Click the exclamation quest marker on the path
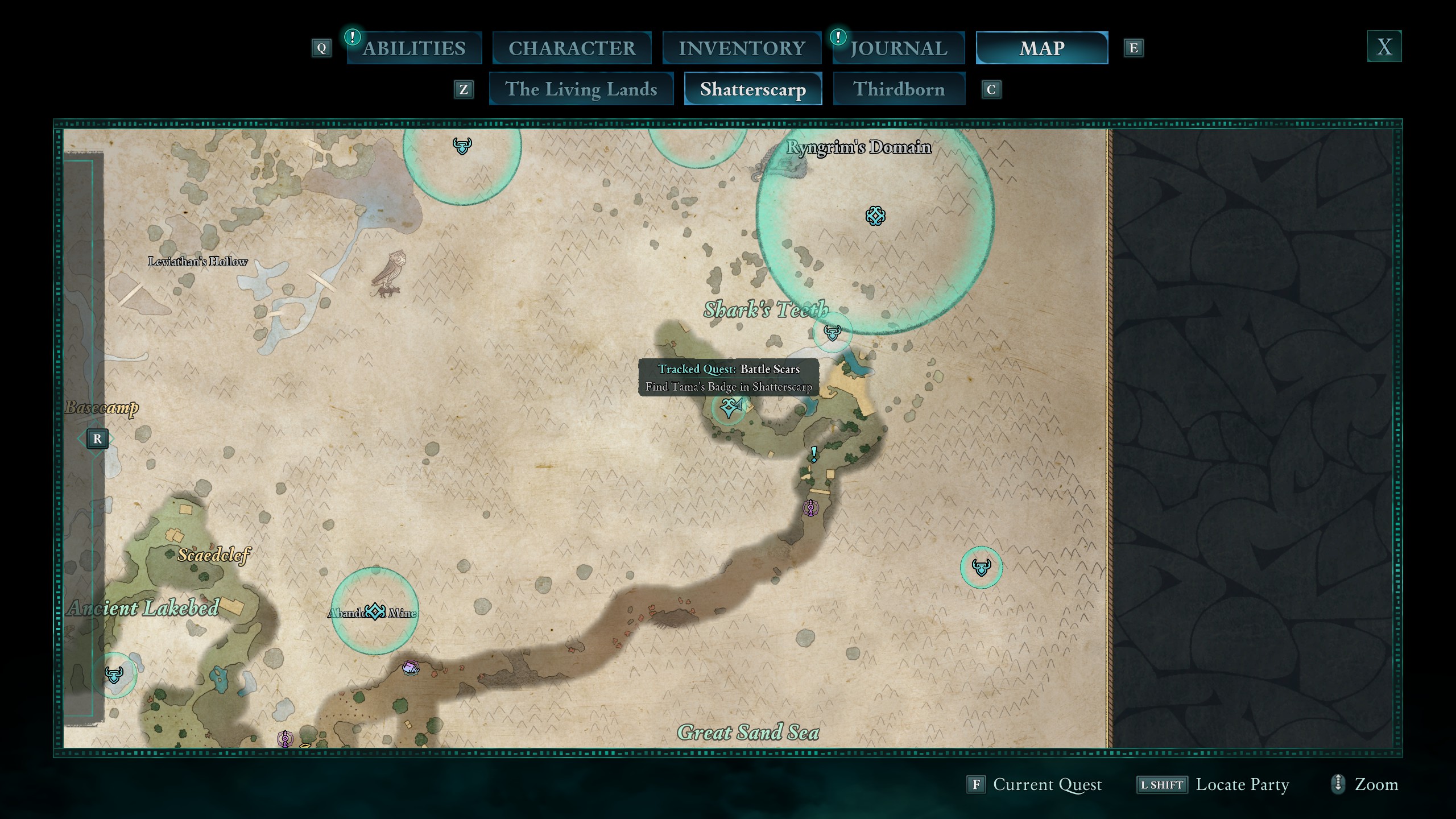The image size is (1456, 819). pyautogui.click(x=814, y=454)
